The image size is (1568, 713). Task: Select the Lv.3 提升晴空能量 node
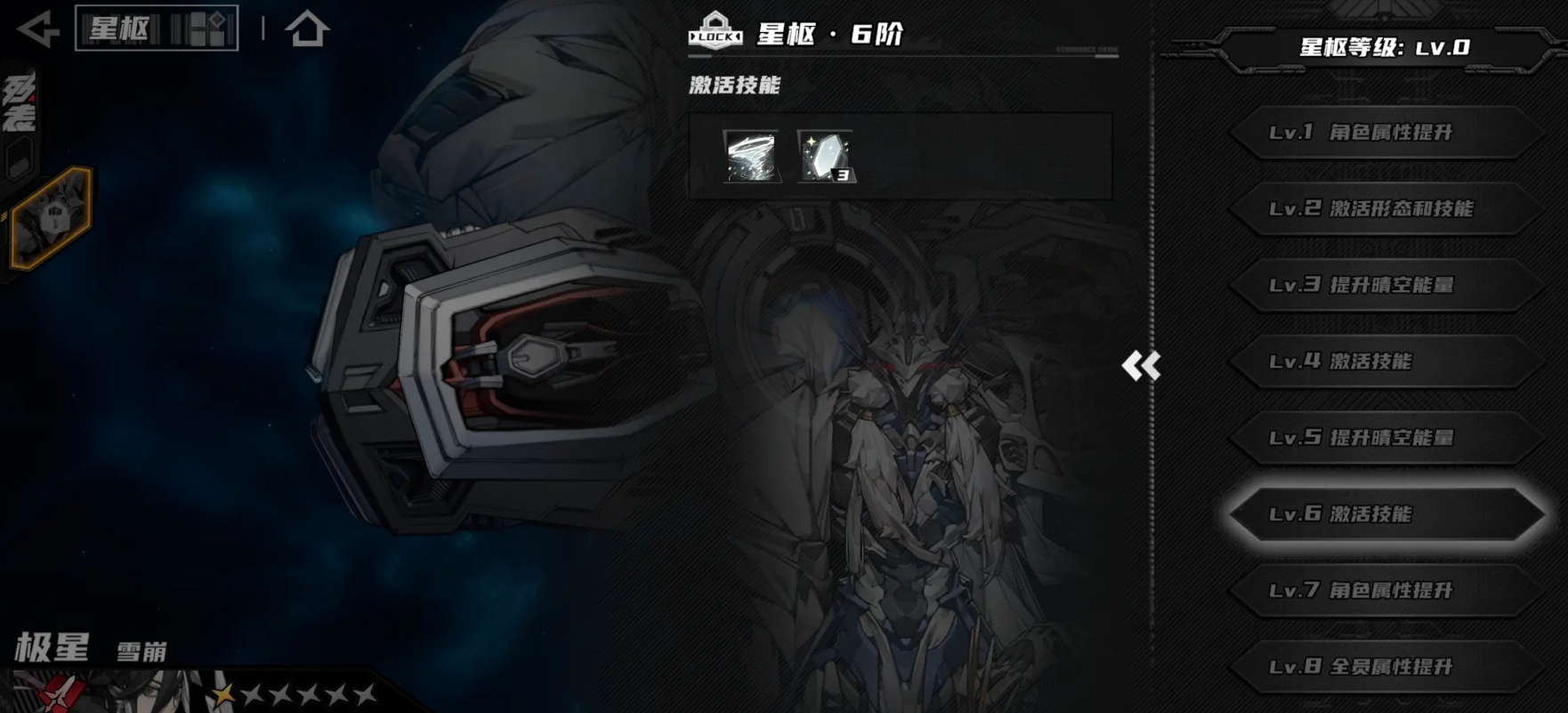[1384, 287]
